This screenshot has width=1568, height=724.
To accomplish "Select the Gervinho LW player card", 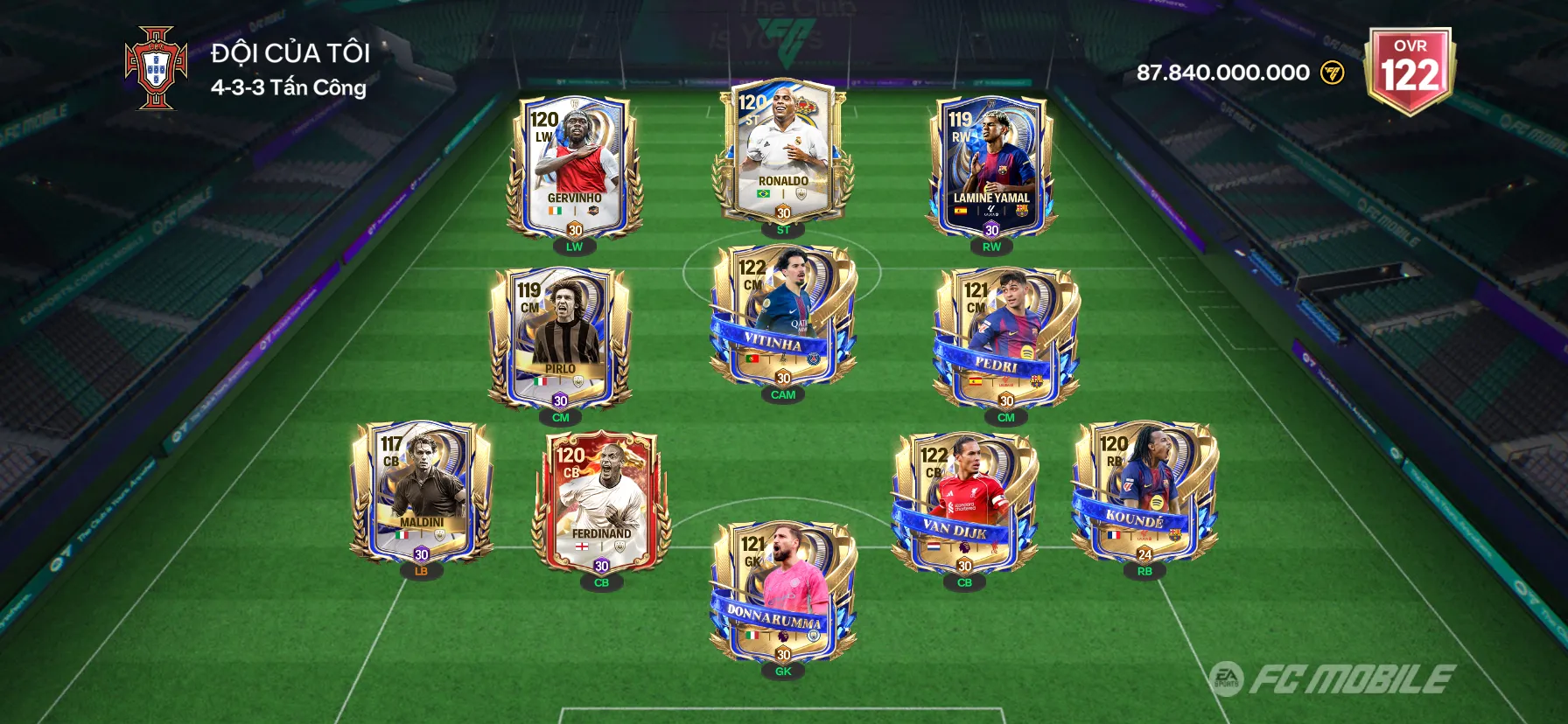I will pyautogui.click(x=575, y=168).
